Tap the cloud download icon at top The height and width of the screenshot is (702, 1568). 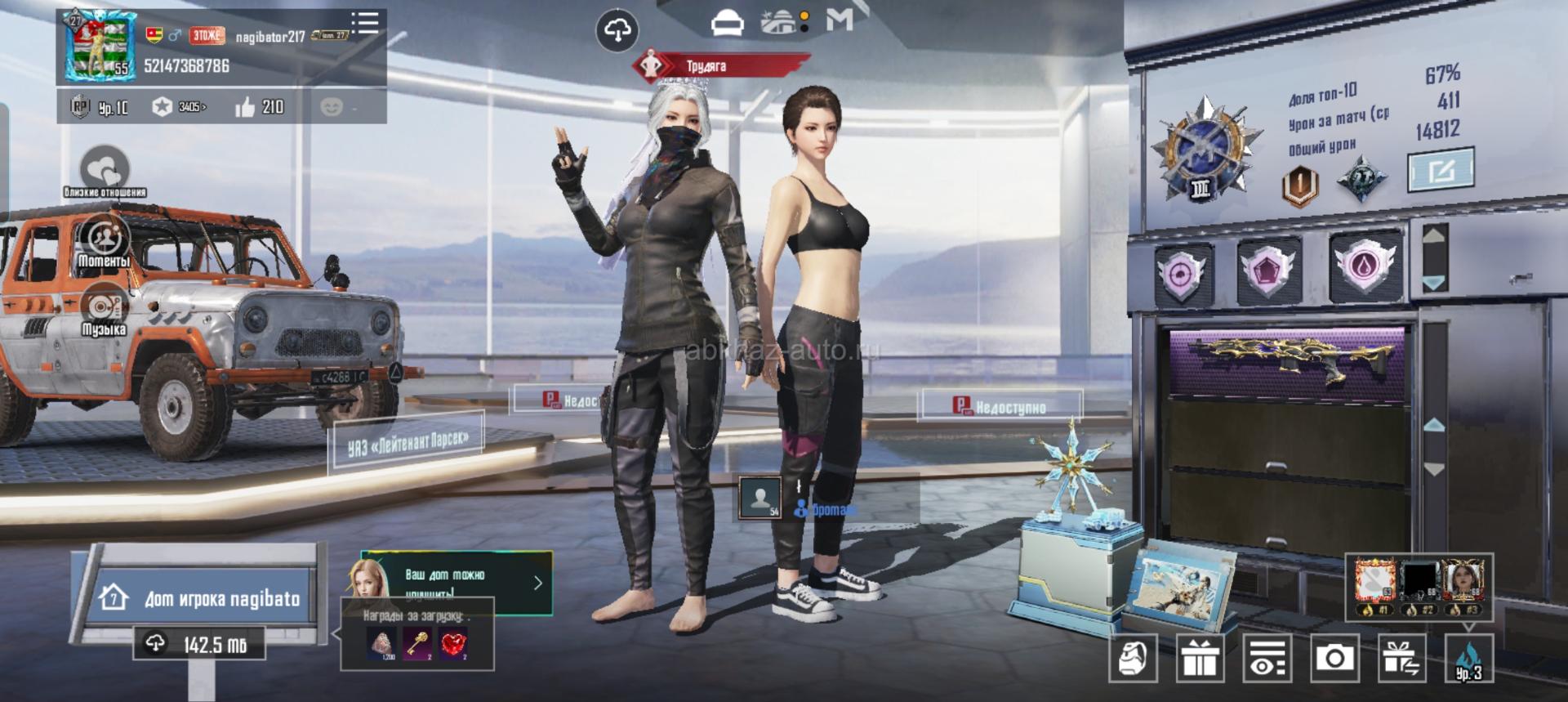click(617, 31)
